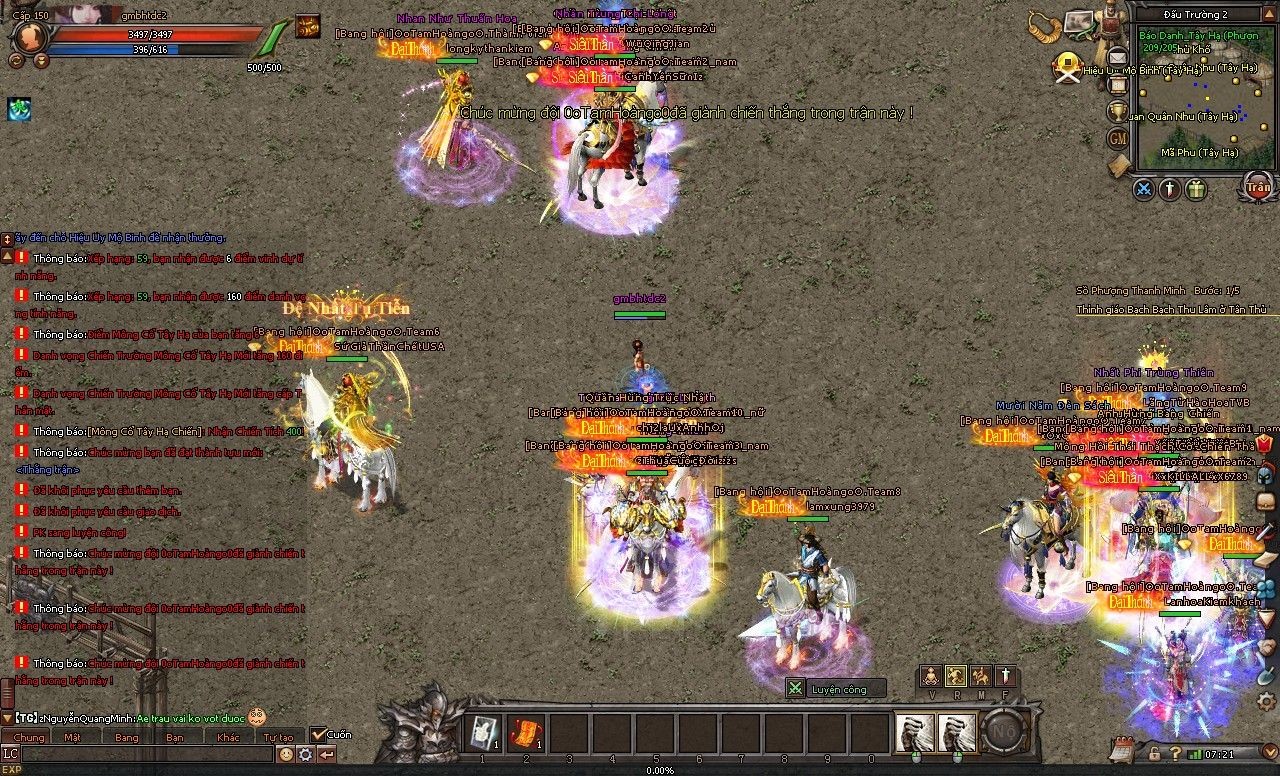
Task: Open chat settings gear icon
Action: pyautogui.click(x=306, y=755)
